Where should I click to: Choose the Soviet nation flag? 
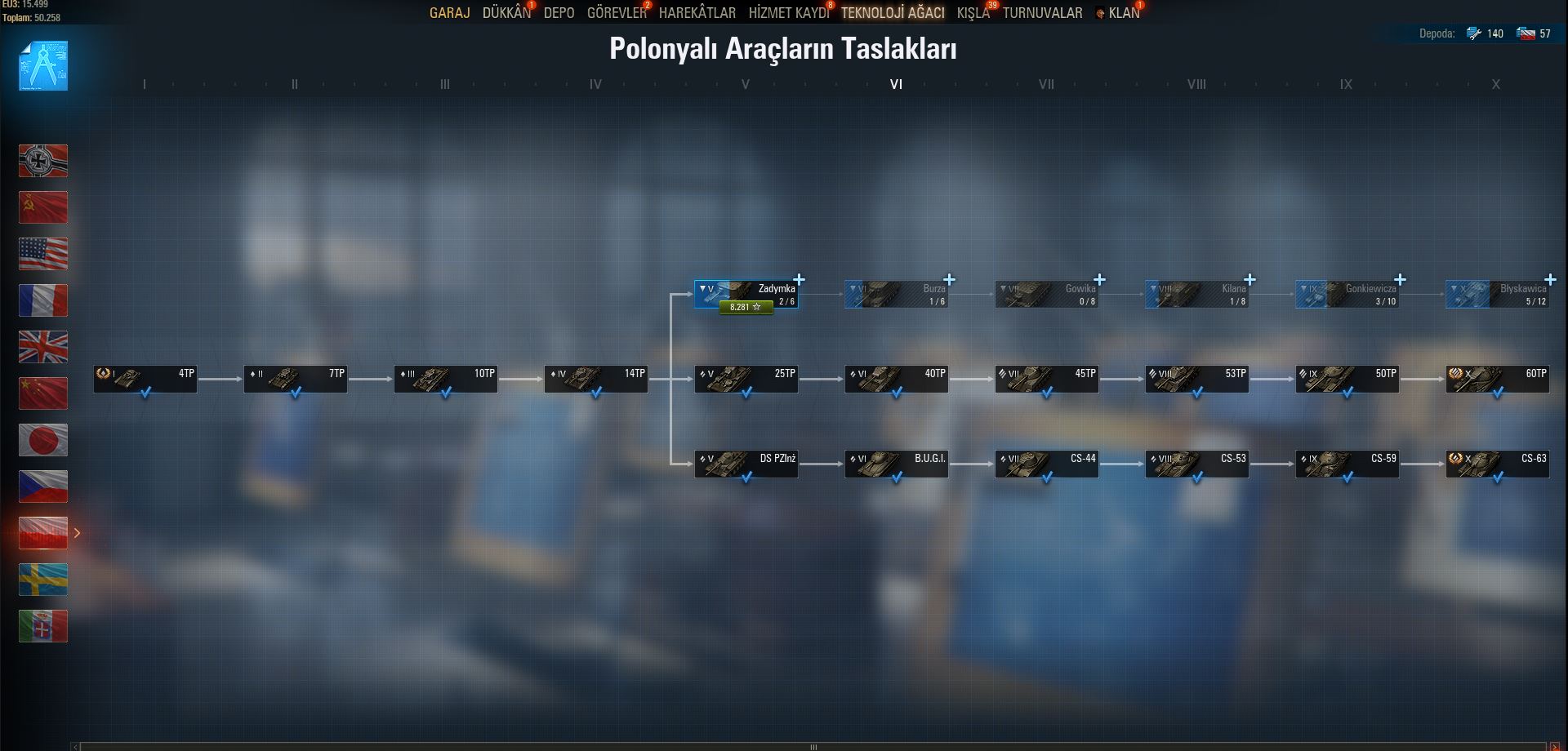pyautogui.click(x=43, y=207)
